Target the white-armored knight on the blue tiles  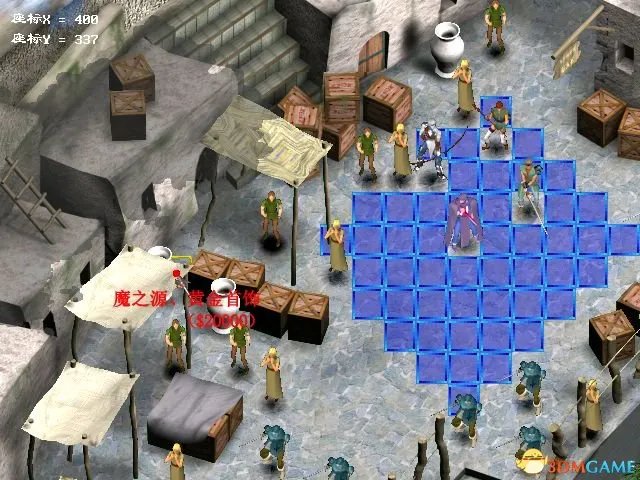[431, 147]
